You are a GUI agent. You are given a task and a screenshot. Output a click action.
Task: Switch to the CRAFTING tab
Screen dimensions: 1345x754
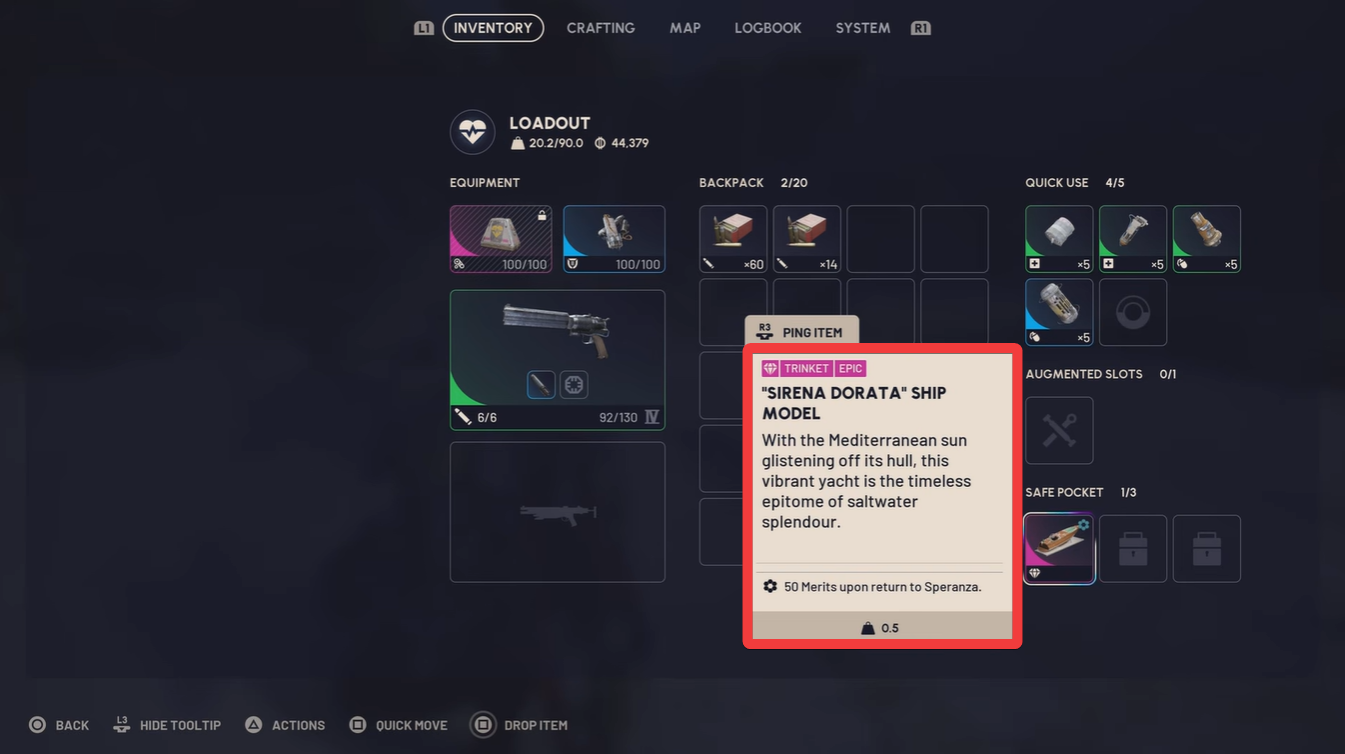pos(600,28)
